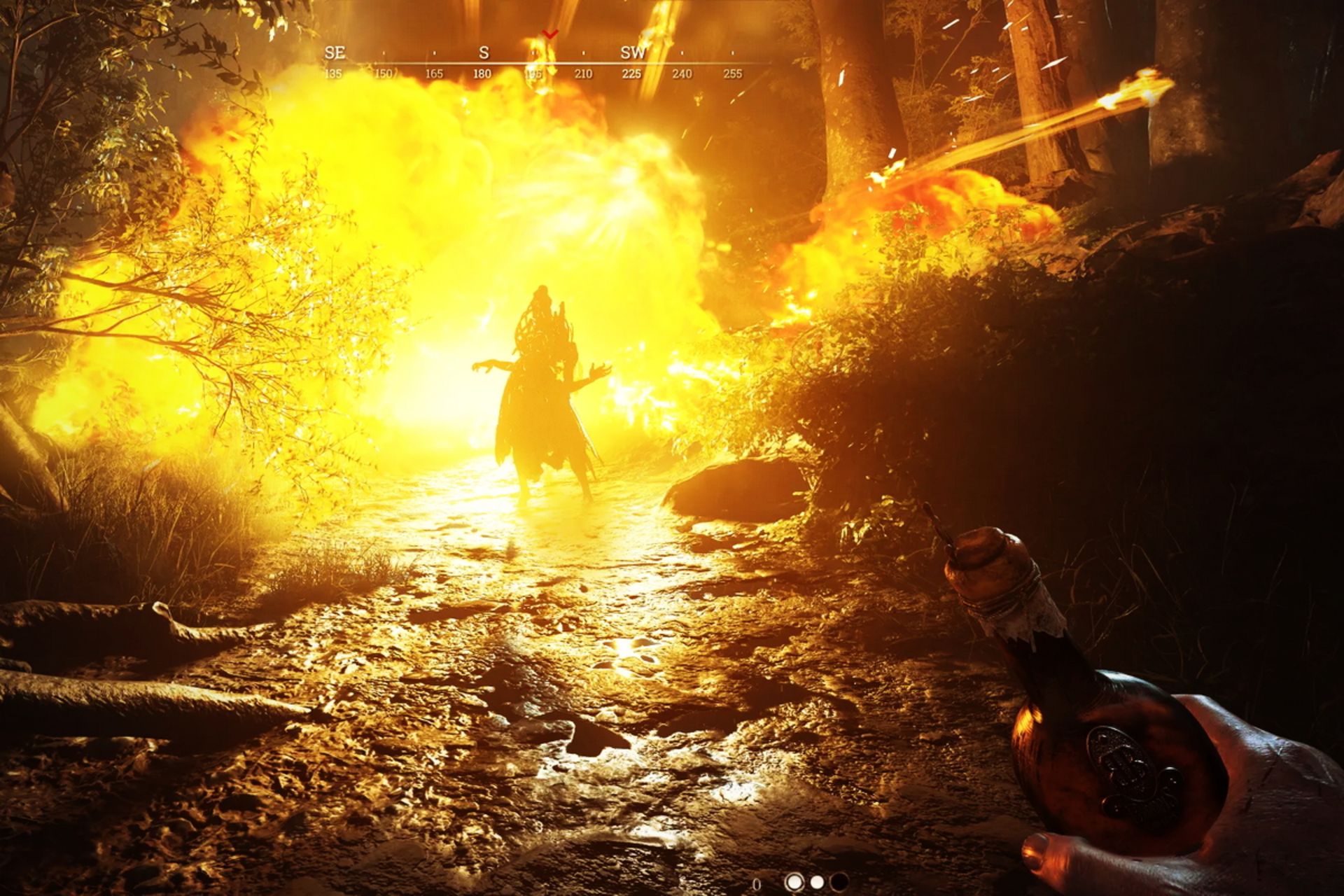Click the compass tick mark right of SW
The height and width of the screenshot is (896, 1344).
click(x=681, y=52)
